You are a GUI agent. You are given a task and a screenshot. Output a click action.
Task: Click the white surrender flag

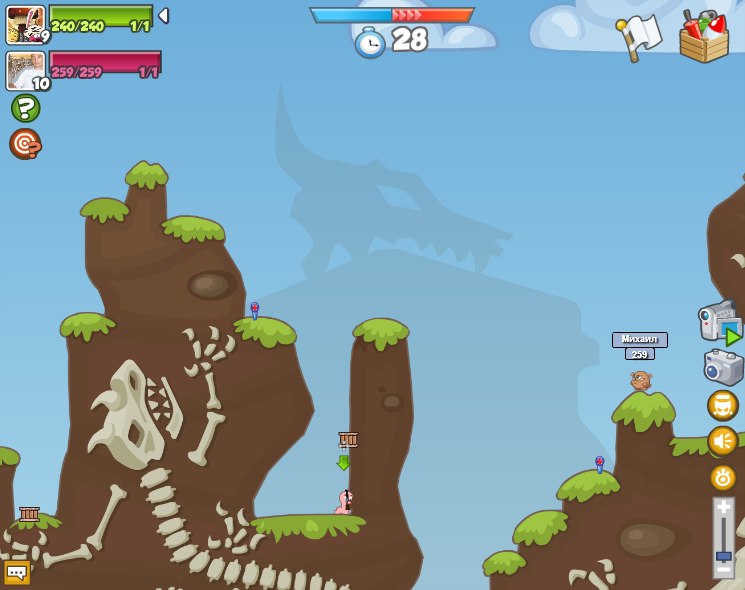638,38
